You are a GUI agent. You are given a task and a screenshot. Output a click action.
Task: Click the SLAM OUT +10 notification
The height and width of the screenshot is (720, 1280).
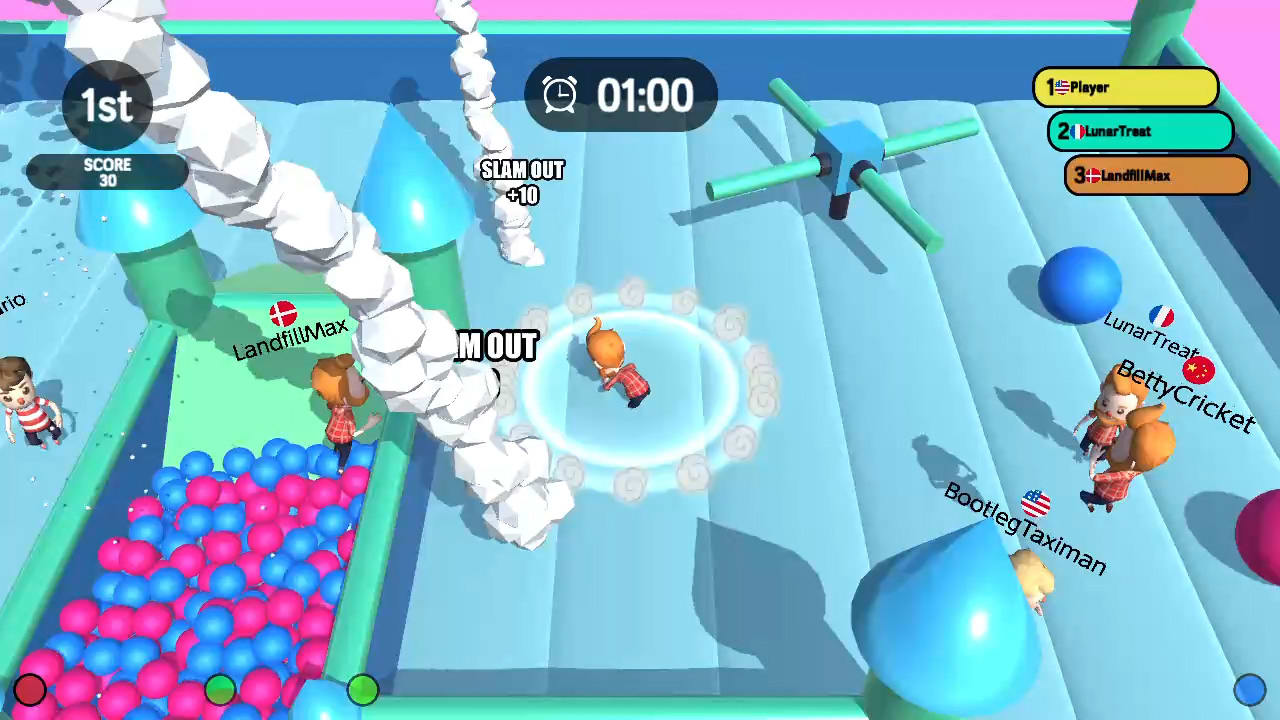click(x=522, y=183)
